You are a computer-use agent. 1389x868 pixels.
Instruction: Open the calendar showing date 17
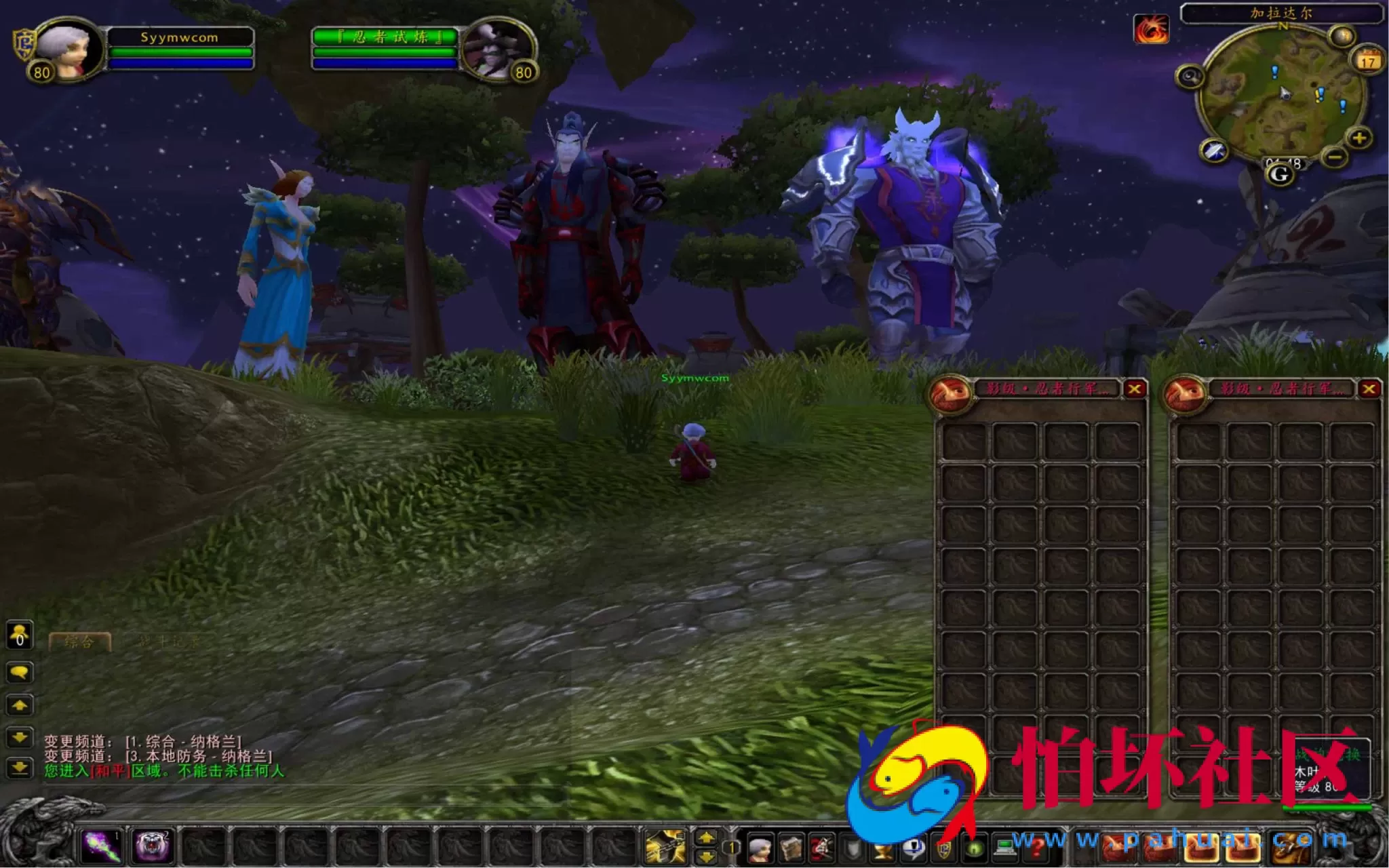[x=1369, y=61]
